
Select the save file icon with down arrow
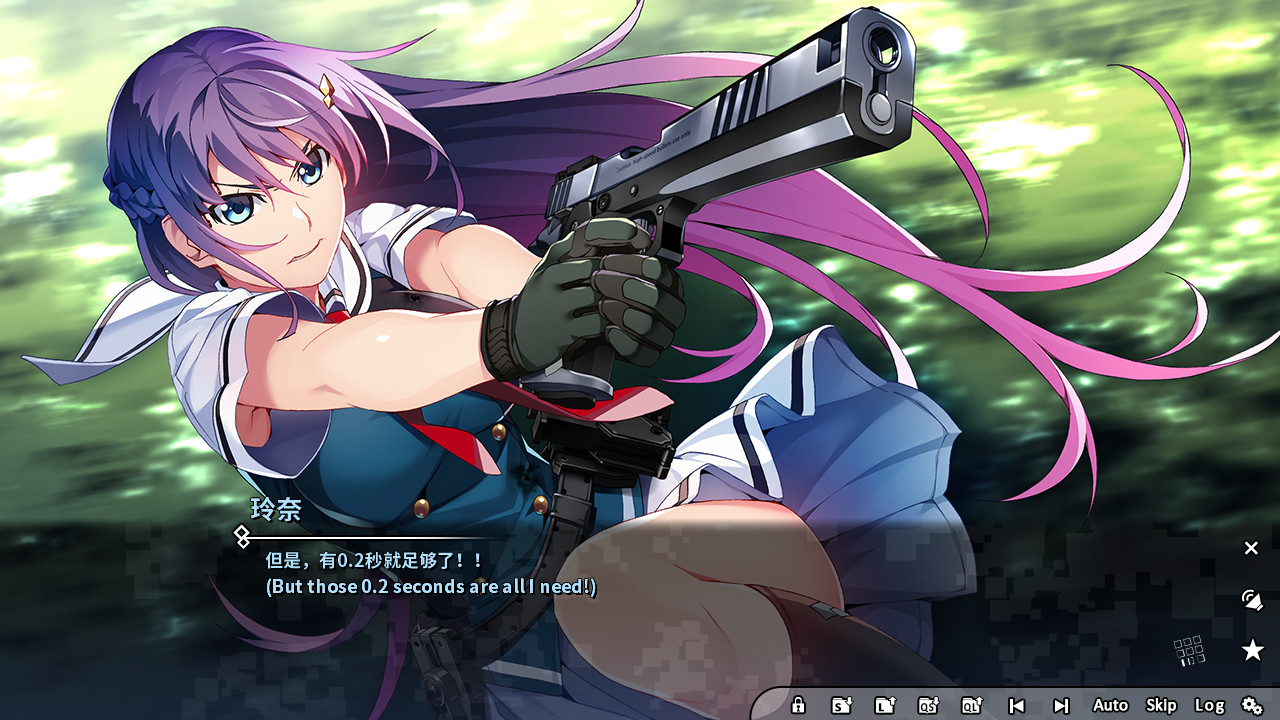[x=843, y=704]
